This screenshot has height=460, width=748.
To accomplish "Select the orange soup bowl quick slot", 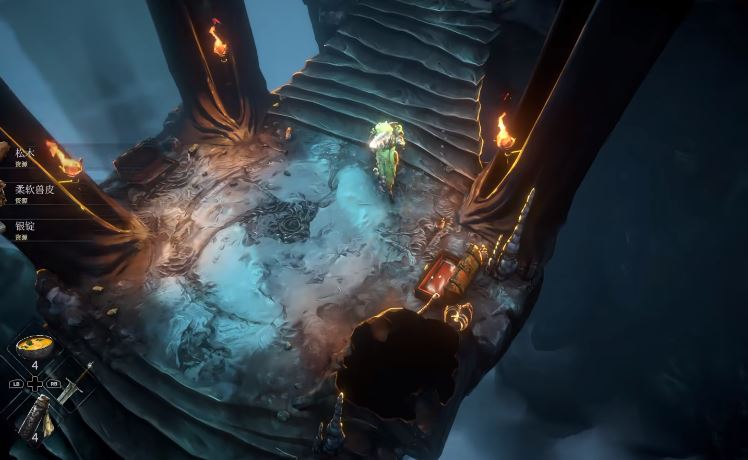I will [35, 346].
